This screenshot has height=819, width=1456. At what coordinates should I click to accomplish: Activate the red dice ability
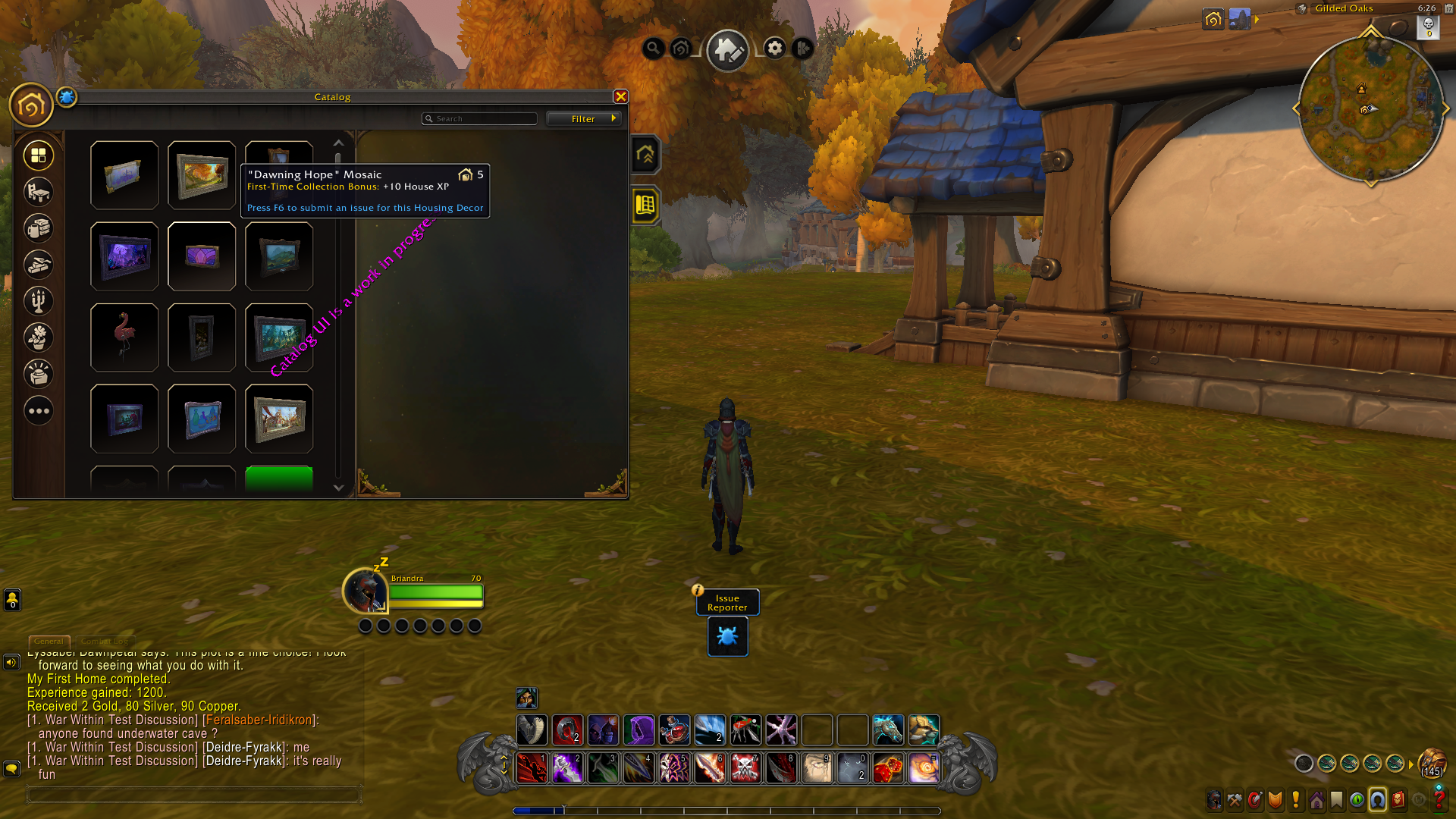tap(888, 768)
